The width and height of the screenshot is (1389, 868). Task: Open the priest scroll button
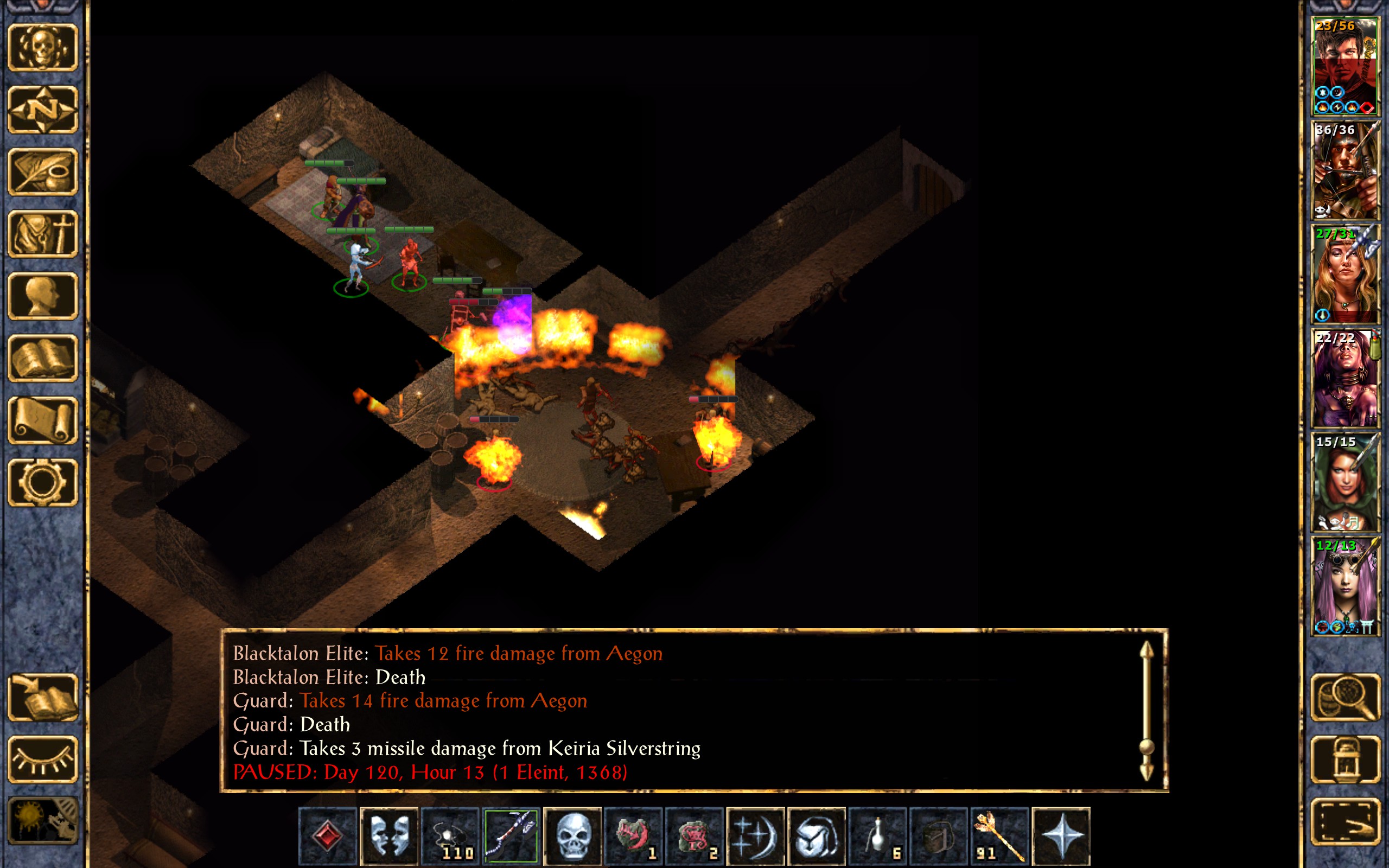click(42, 420)
